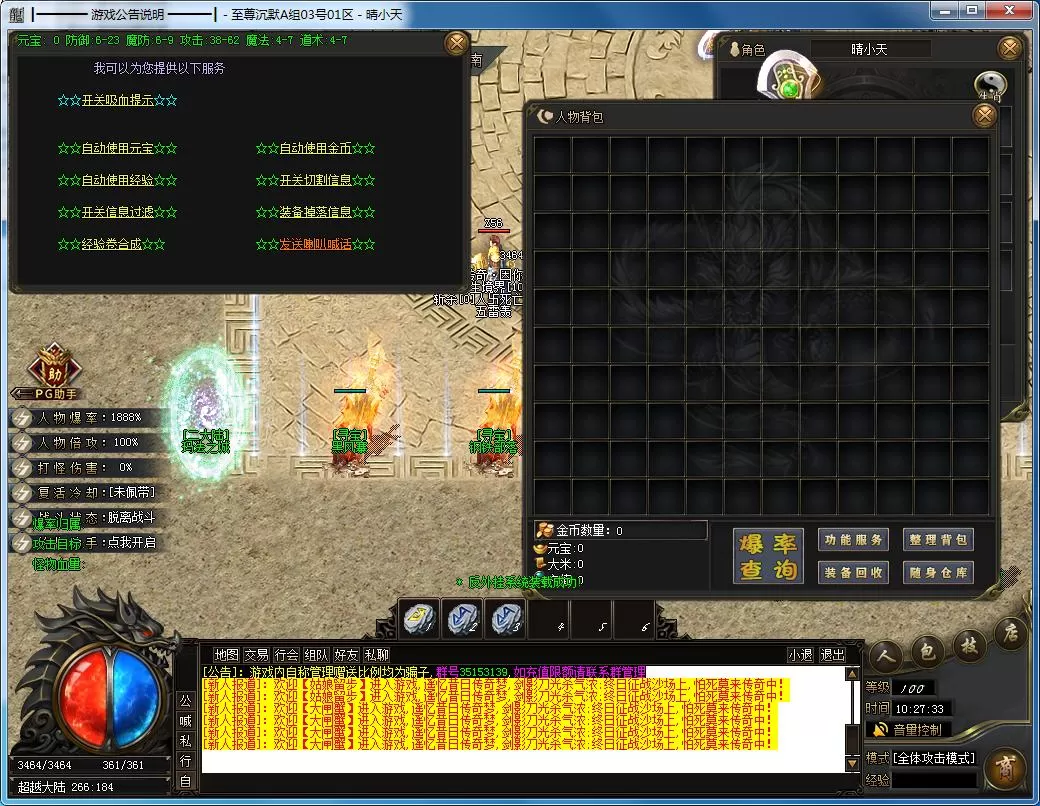
Task: Open the 好友 friends tab
Action: point(346,655)
